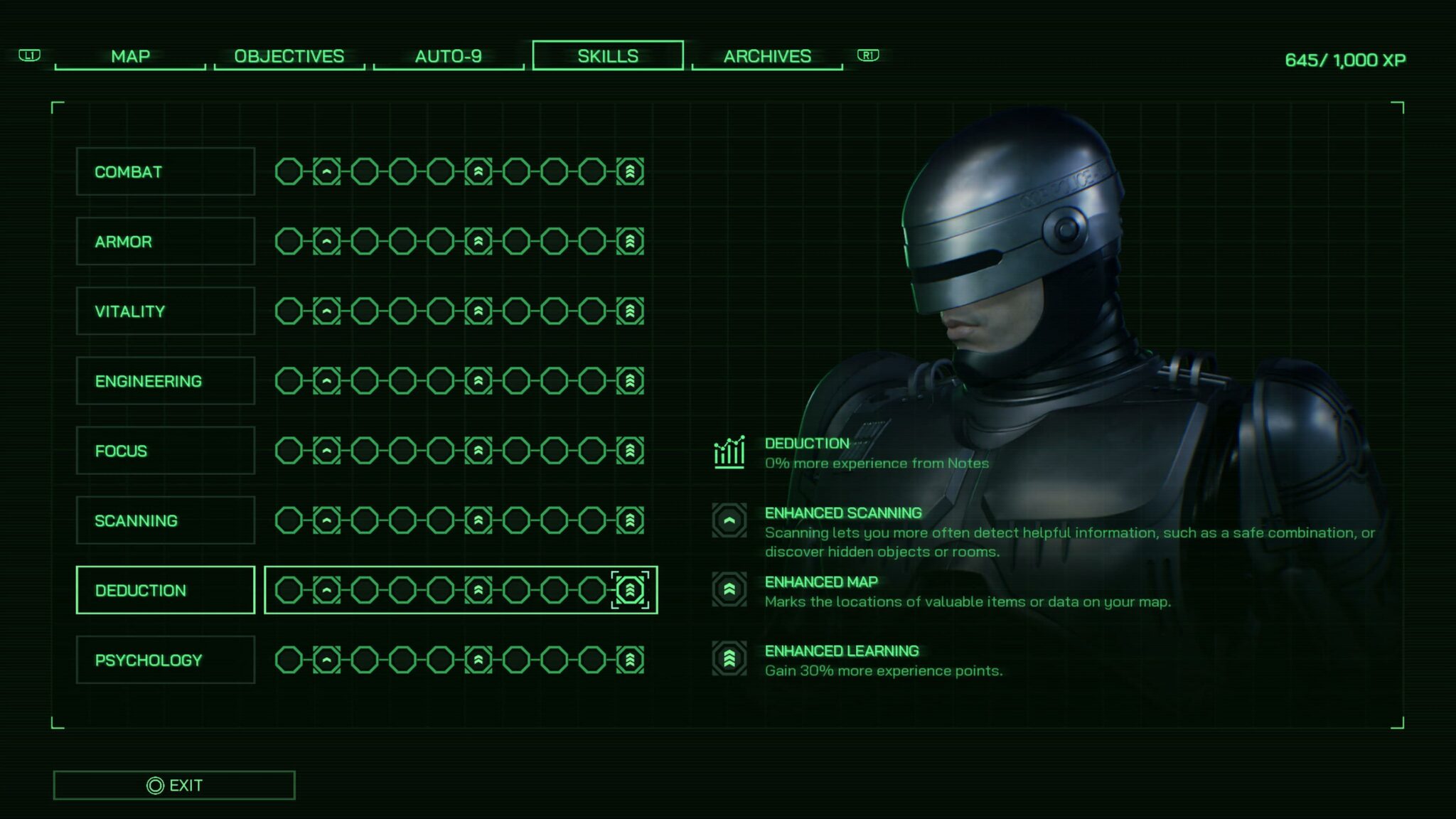
Task: Pick the Focus skill category
Action: click(x=165, y=451)
